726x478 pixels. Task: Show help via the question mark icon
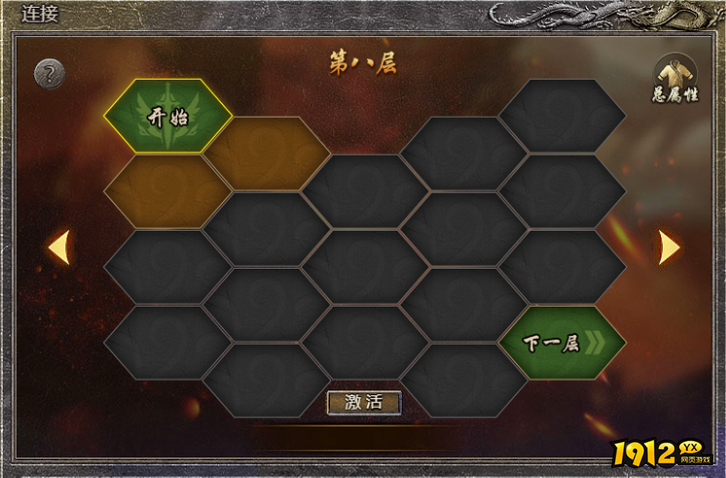(x=49, y=73)
